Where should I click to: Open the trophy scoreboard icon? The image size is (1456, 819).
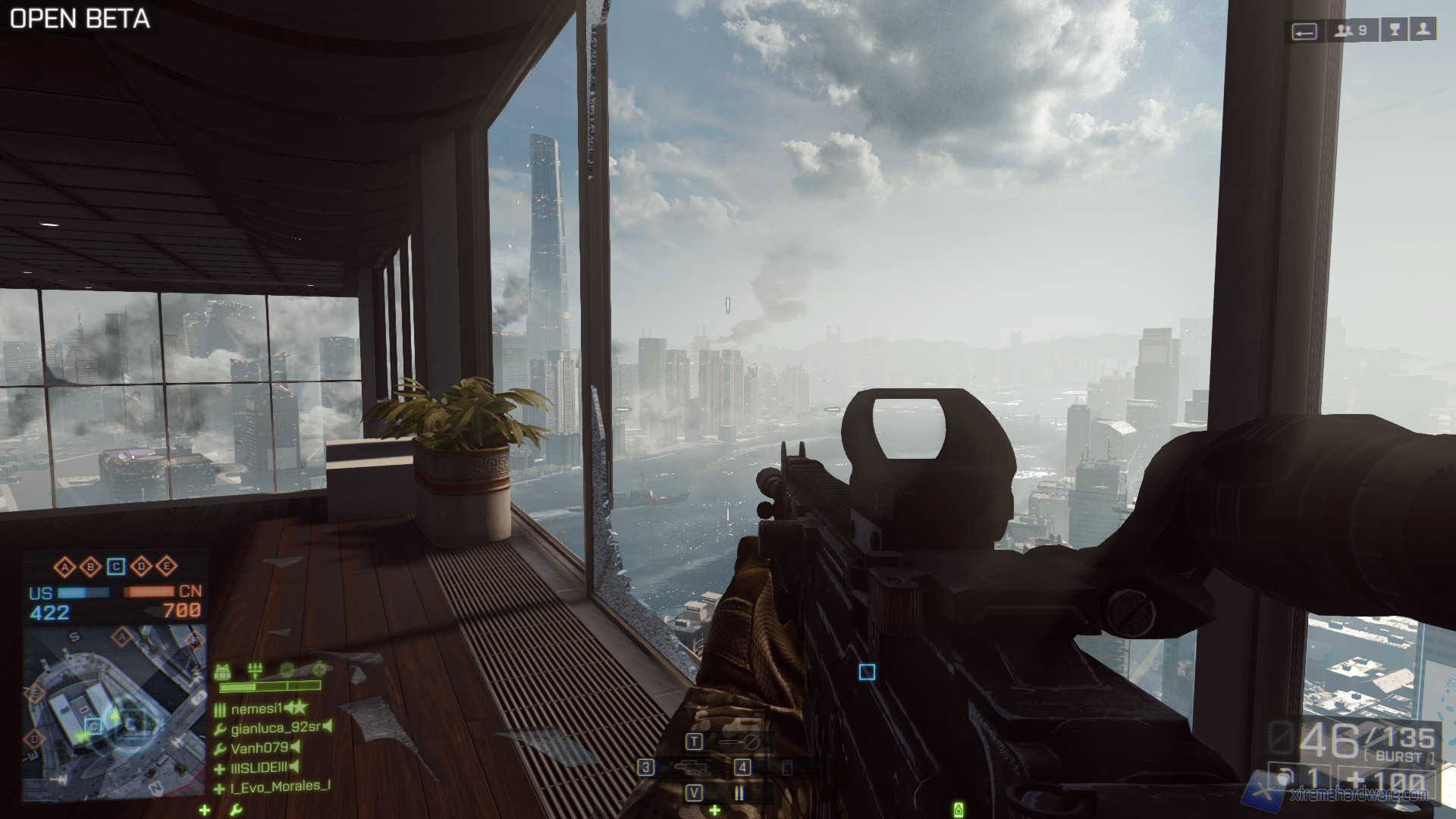tap(1395, 31)
